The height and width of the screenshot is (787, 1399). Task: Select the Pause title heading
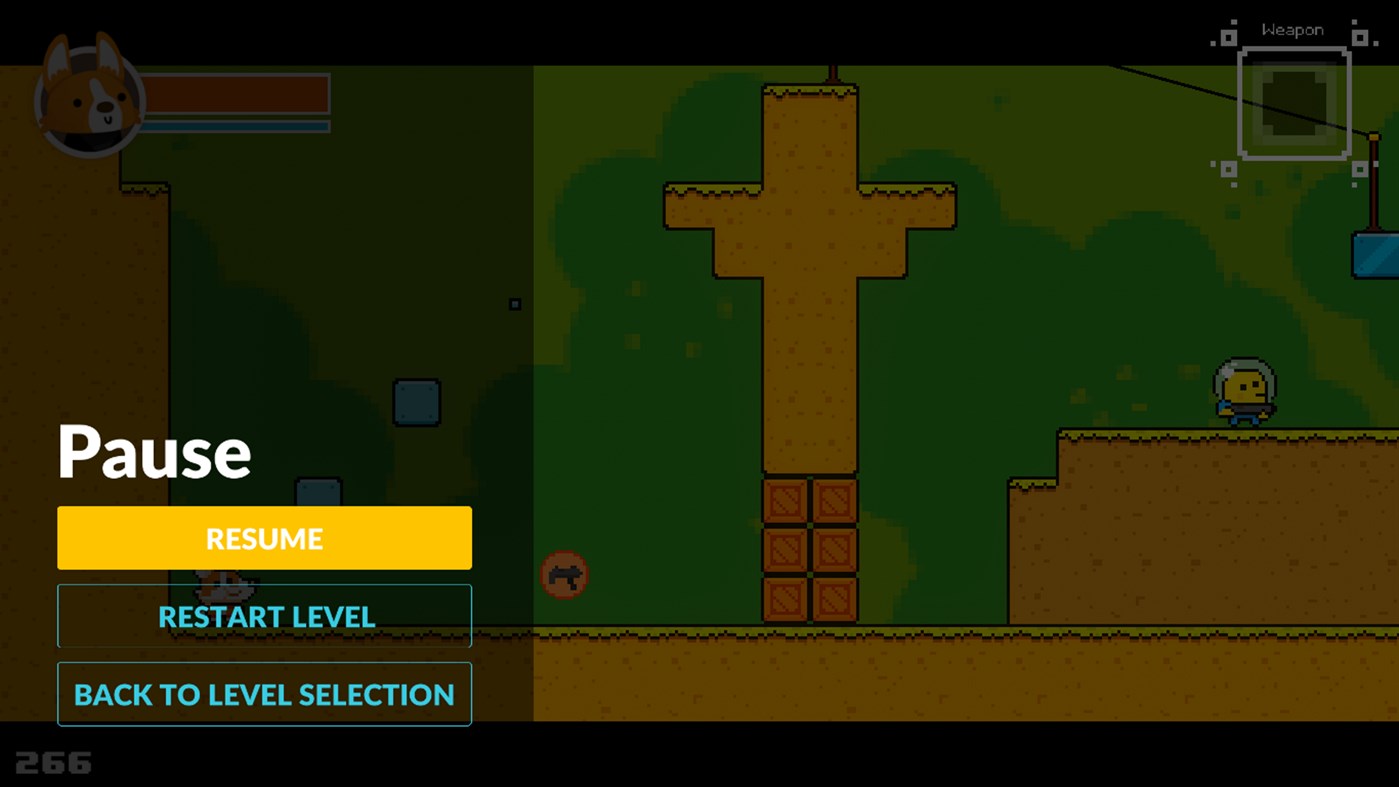click(x=154, y=450)
